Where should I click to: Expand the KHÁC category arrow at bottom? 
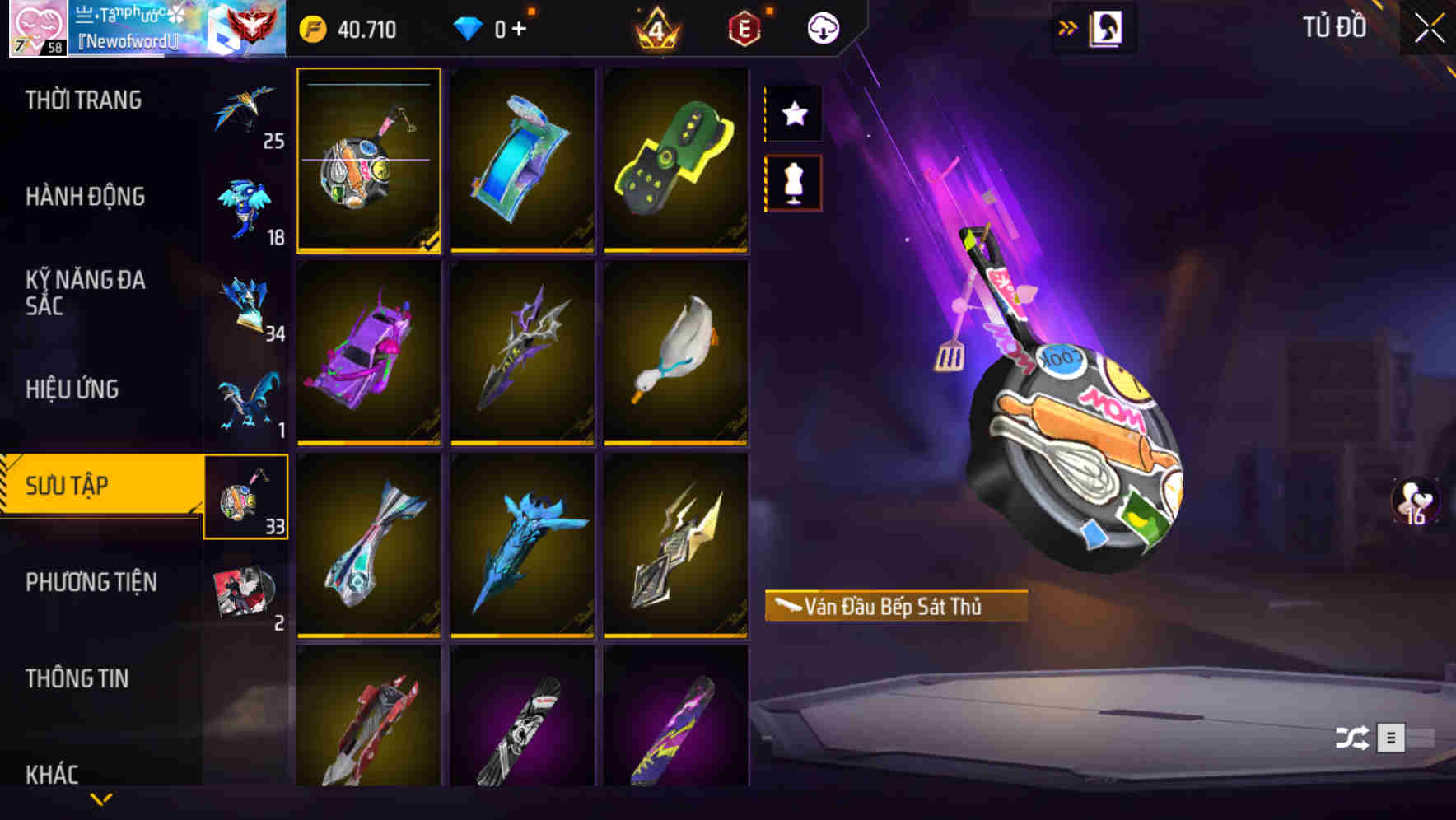click(101, 797)
